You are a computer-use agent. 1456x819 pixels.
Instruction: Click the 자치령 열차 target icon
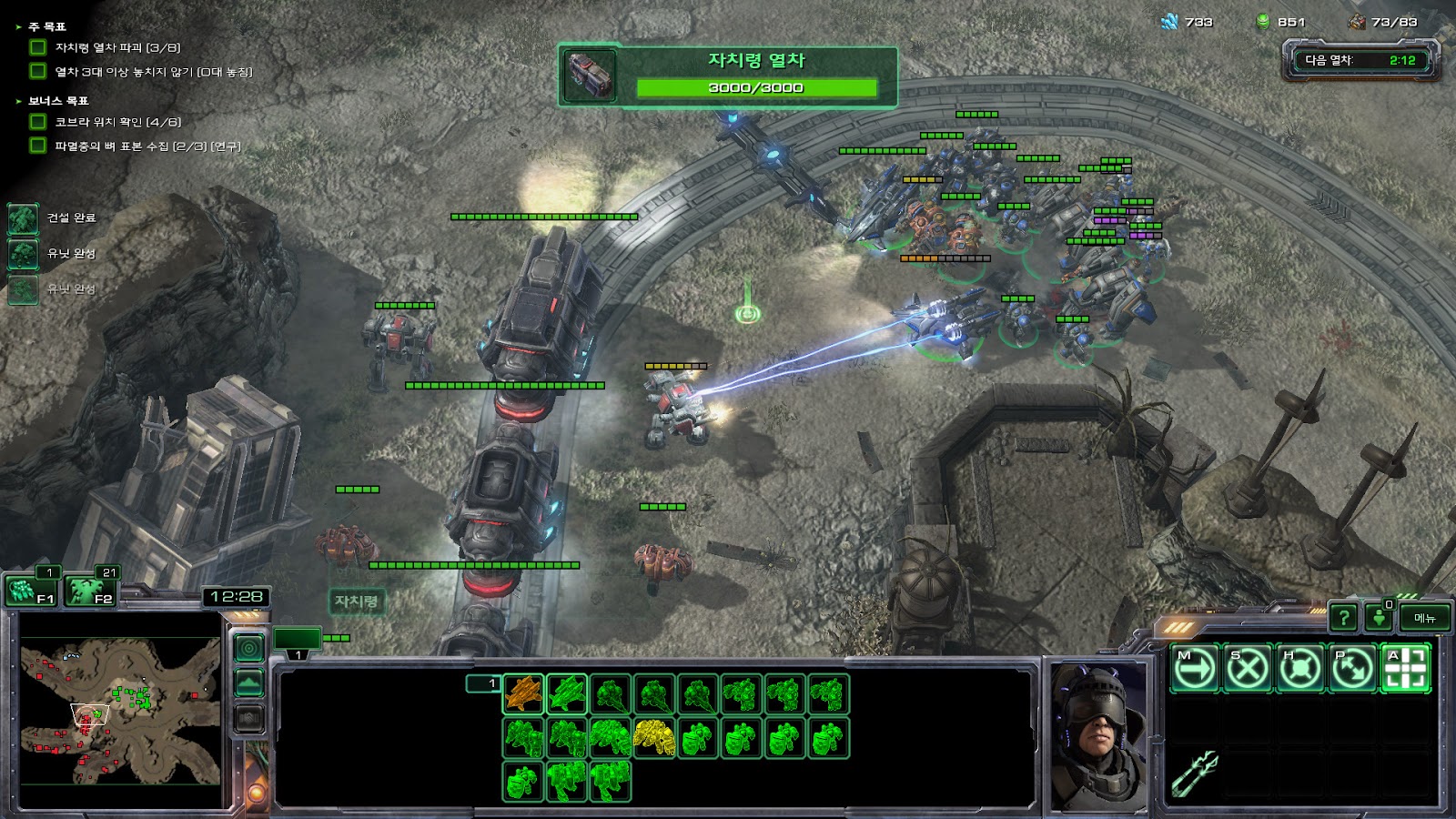pos(590,76)
